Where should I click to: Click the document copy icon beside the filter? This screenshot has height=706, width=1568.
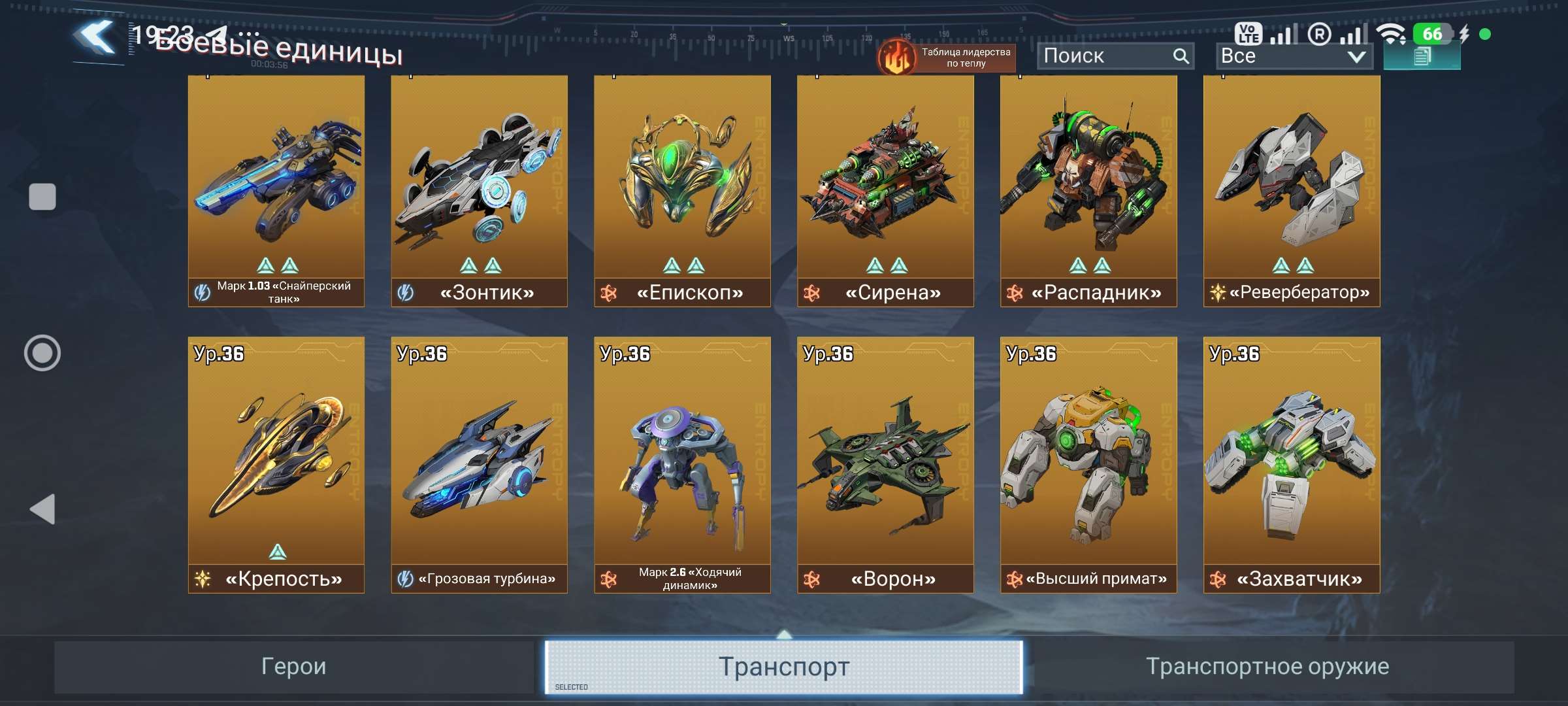coord(1422,58)
